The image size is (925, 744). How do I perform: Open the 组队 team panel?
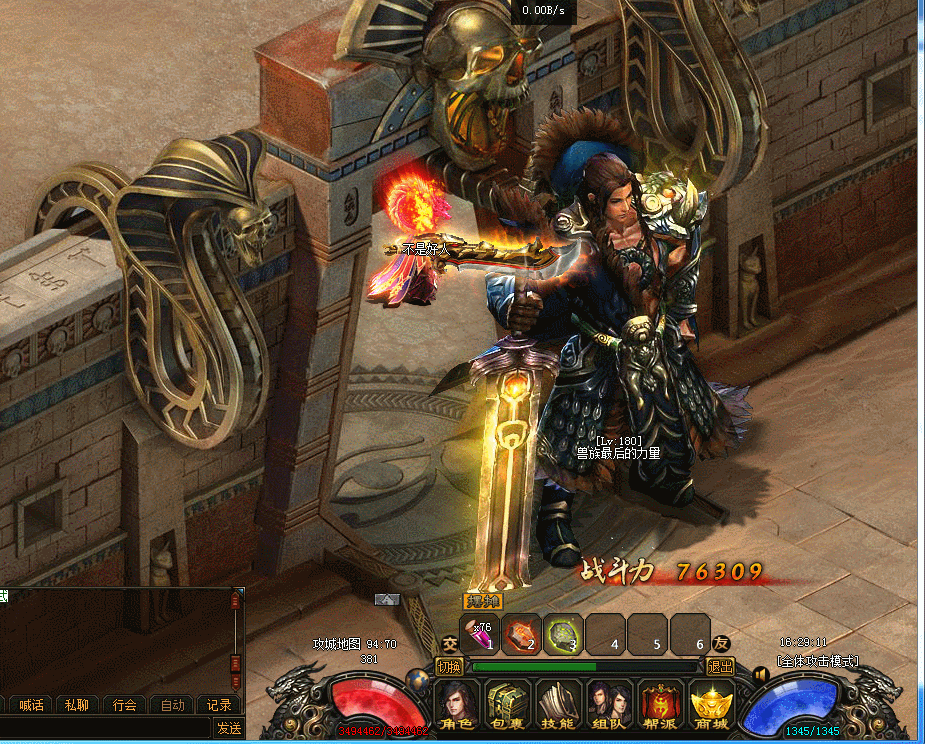(610, 706)
